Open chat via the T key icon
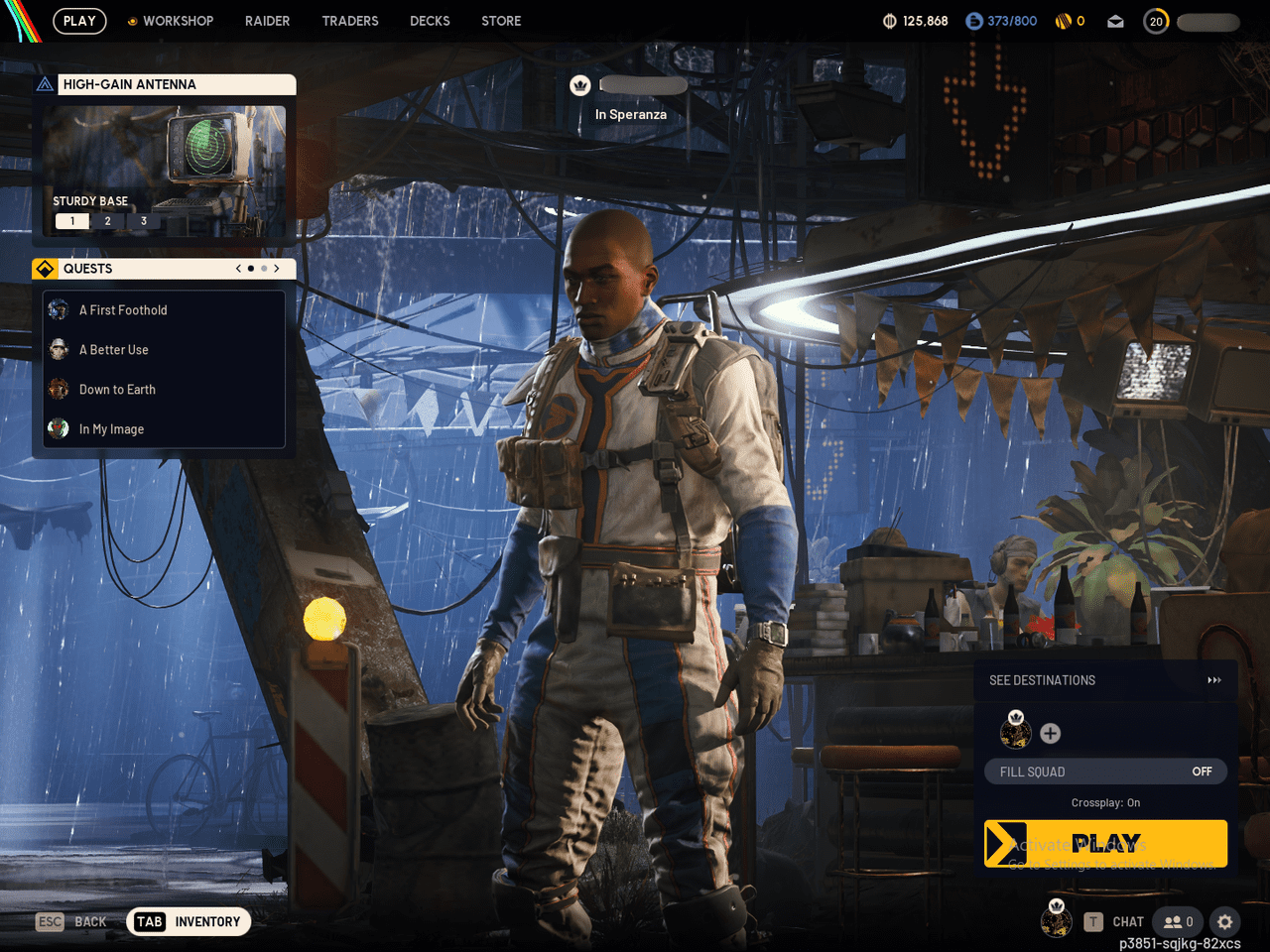Viewport: 1270px width, 952px height. pyautogui.click(x=1094, y=922)
